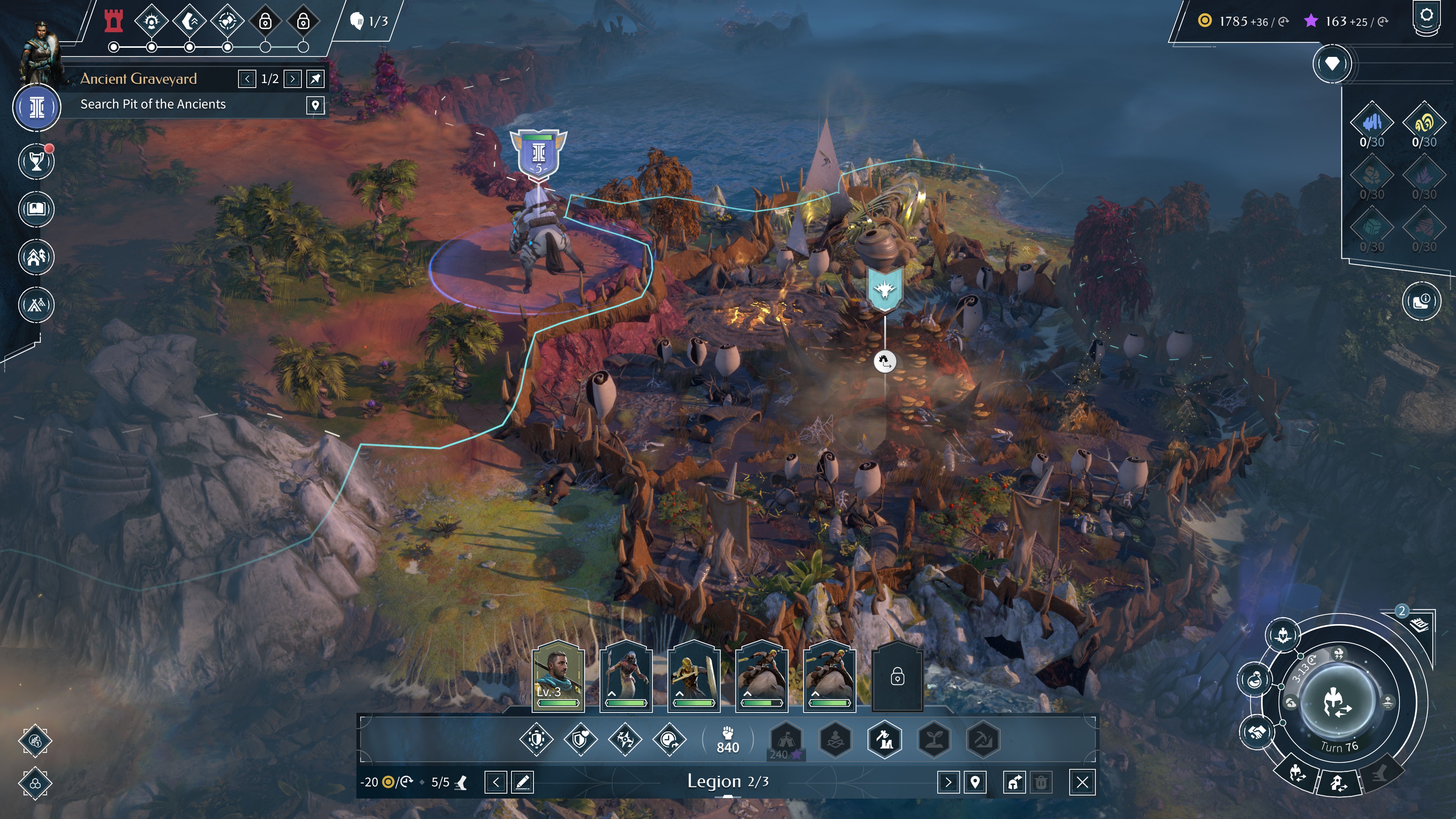
Task: Open the event log notepad icon
Action: [x=1419, y=624]
